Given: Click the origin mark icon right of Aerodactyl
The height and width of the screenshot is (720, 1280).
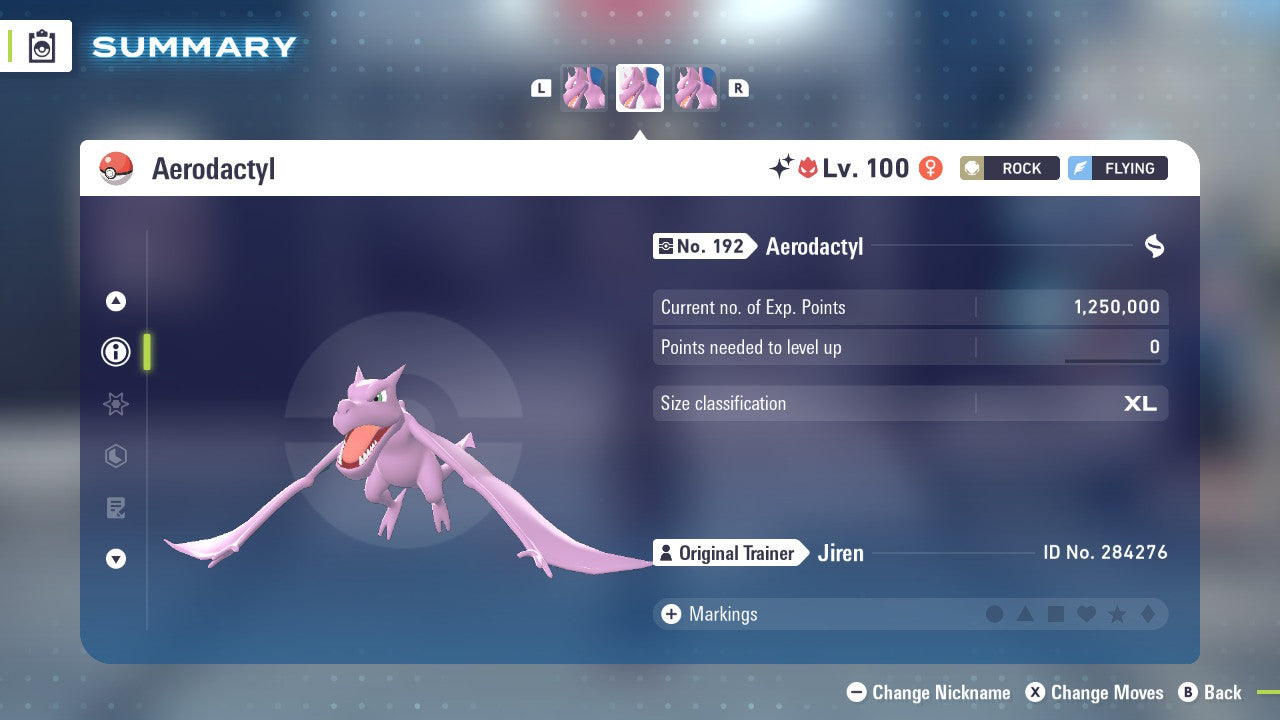Looking at the screenshot, I should [x=1155, y=246].
